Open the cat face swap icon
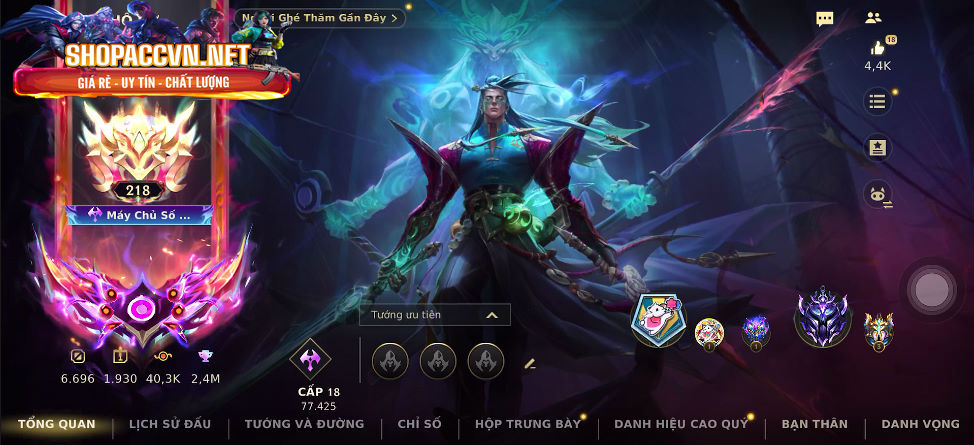974x445 pixels. (877, 195)
